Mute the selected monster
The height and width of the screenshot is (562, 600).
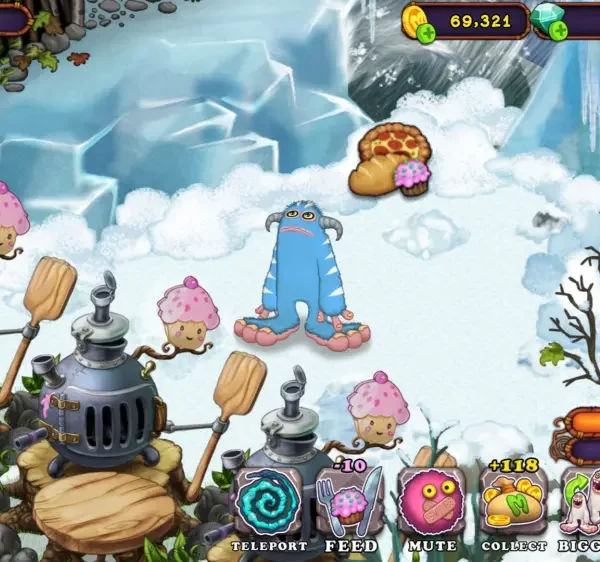click(431, 503)
